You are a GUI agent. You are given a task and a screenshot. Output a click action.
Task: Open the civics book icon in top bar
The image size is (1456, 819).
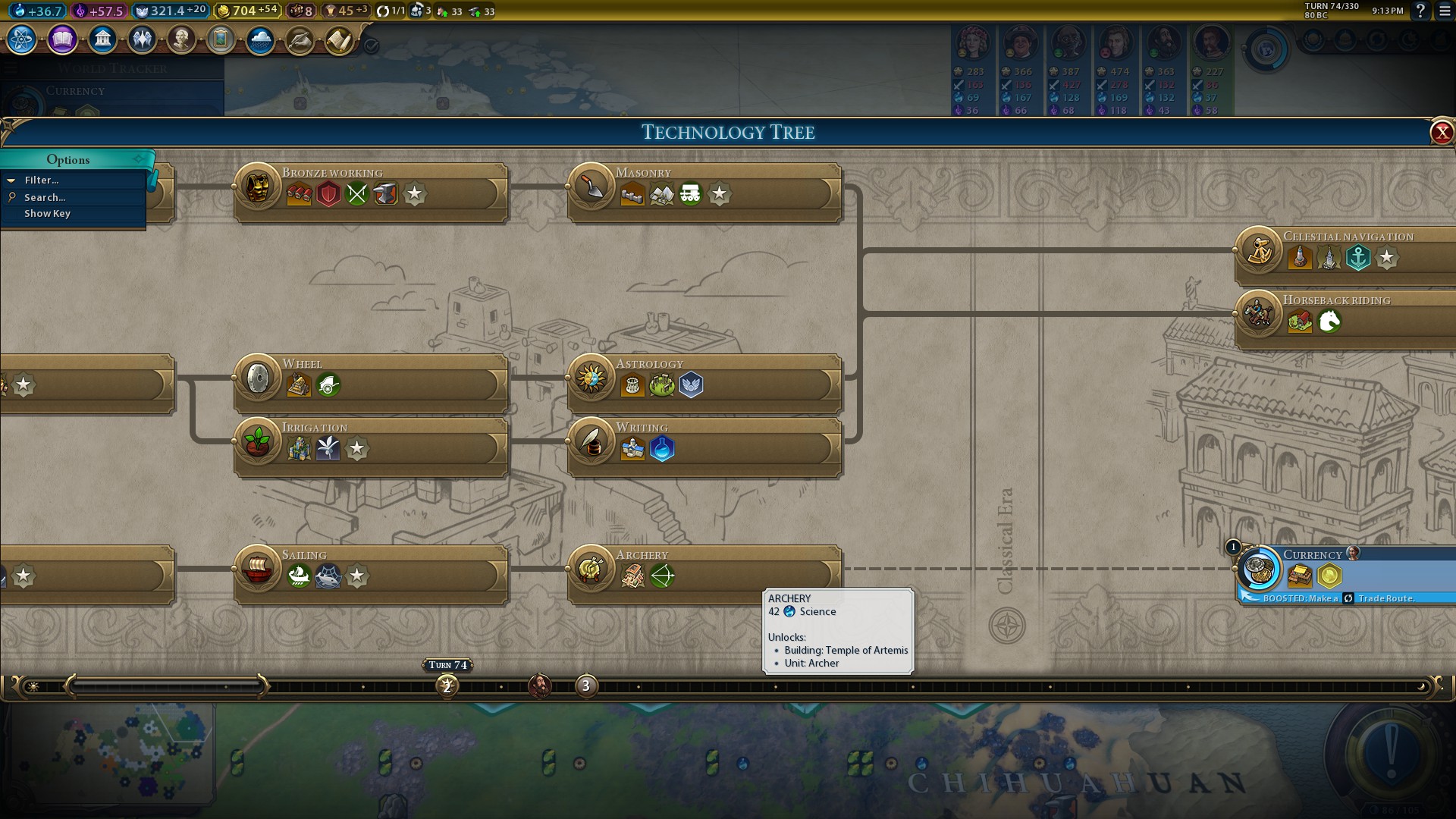coord(62,39)
